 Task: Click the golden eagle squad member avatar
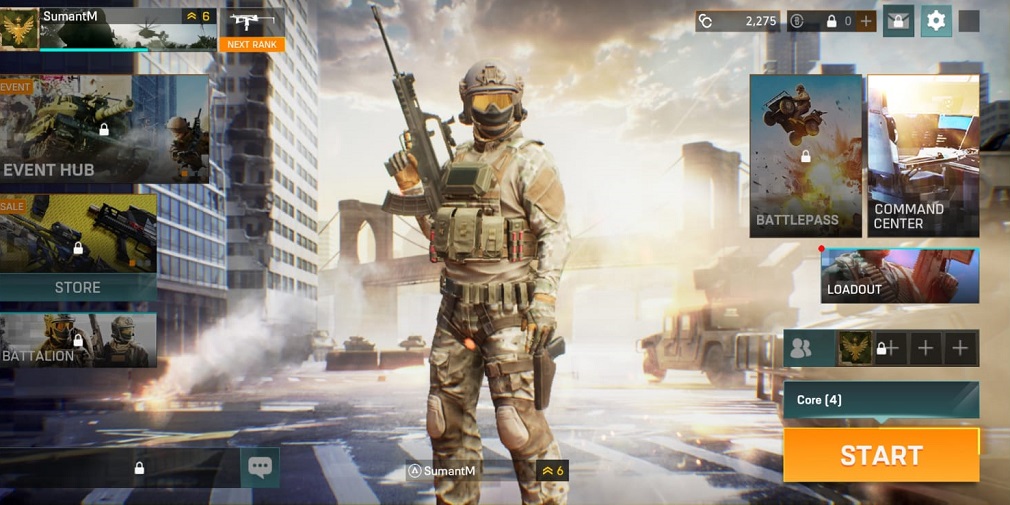click(x=853, y=348)
